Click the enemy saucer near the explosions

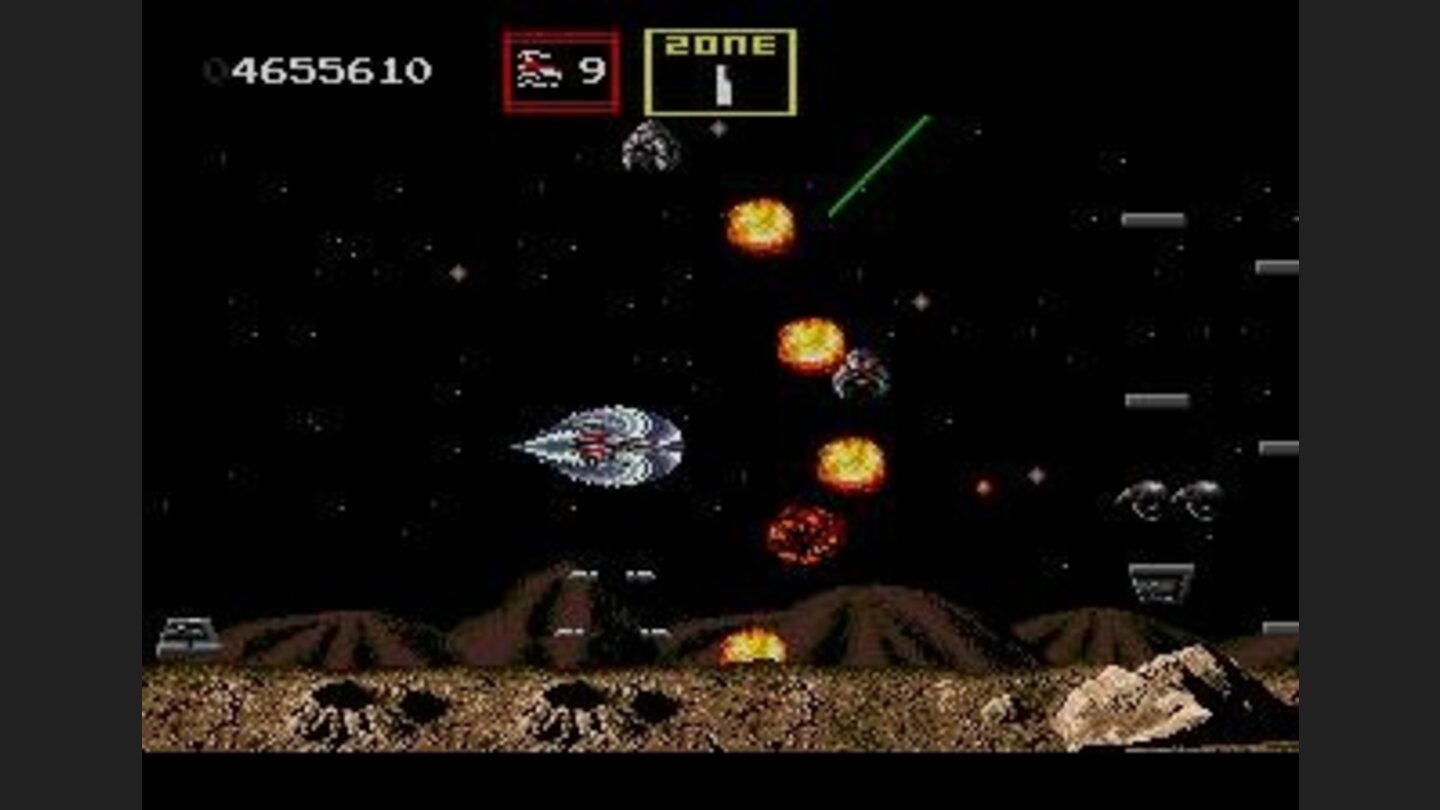862,375
